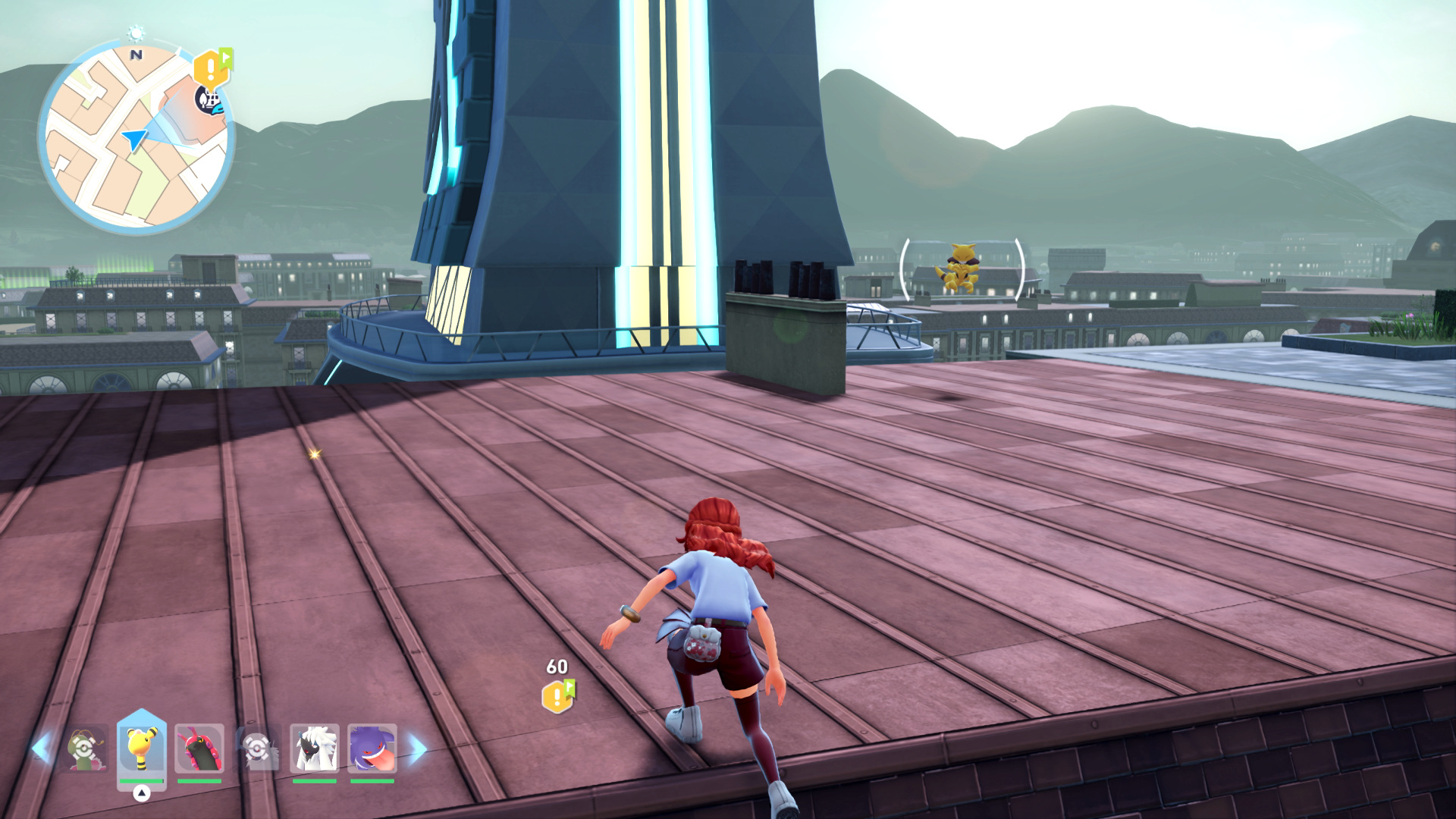Switch to Gengar in the party bar
The image size is (1456, 819).
[372, 748]
